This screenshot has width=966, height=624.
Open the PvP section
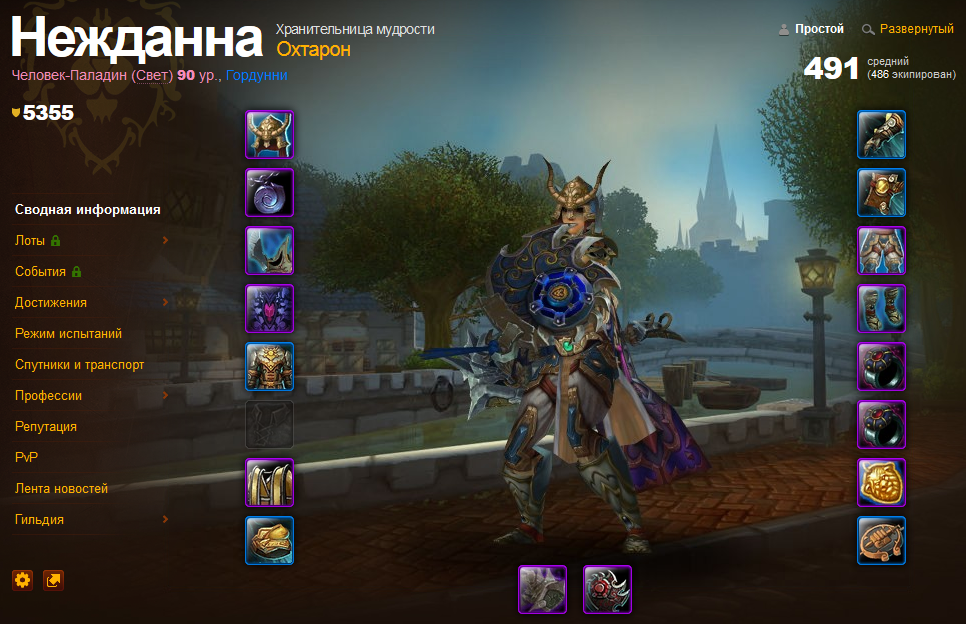tap(27, 458)
